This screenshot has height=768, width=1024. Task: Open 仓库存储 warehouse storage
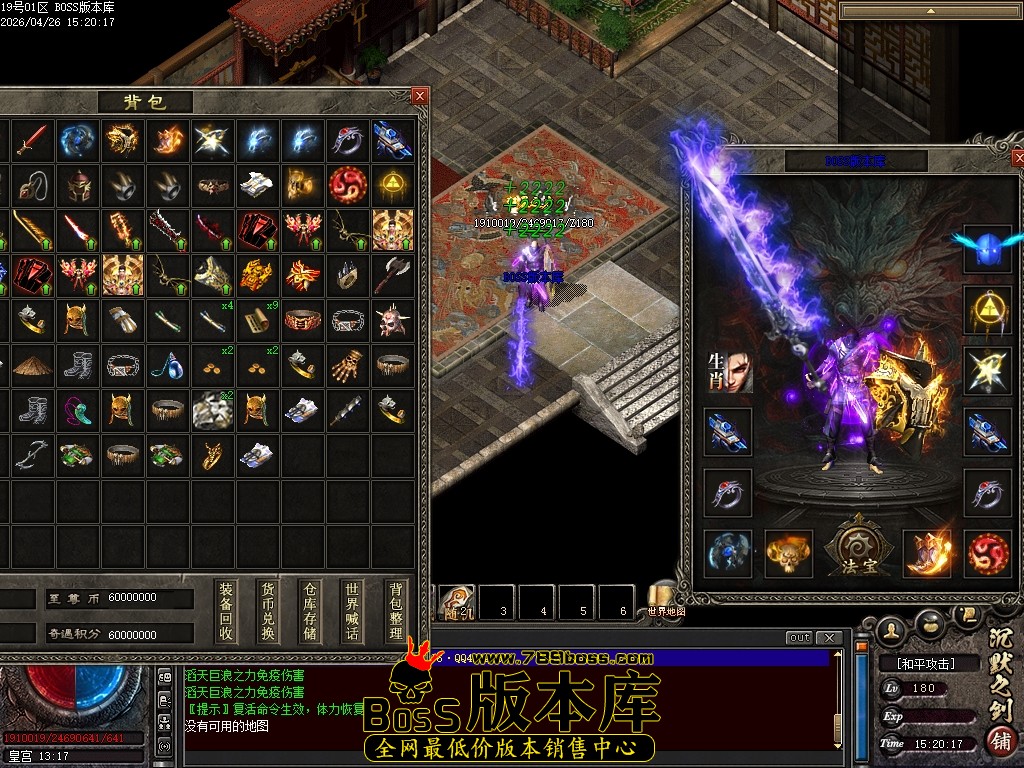tap(310, 611)
